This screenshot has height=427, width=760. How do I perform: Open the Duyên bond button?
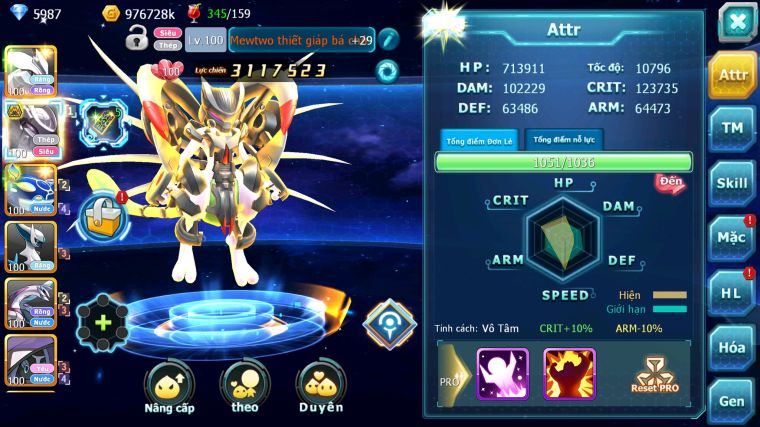tap(320, 387)
